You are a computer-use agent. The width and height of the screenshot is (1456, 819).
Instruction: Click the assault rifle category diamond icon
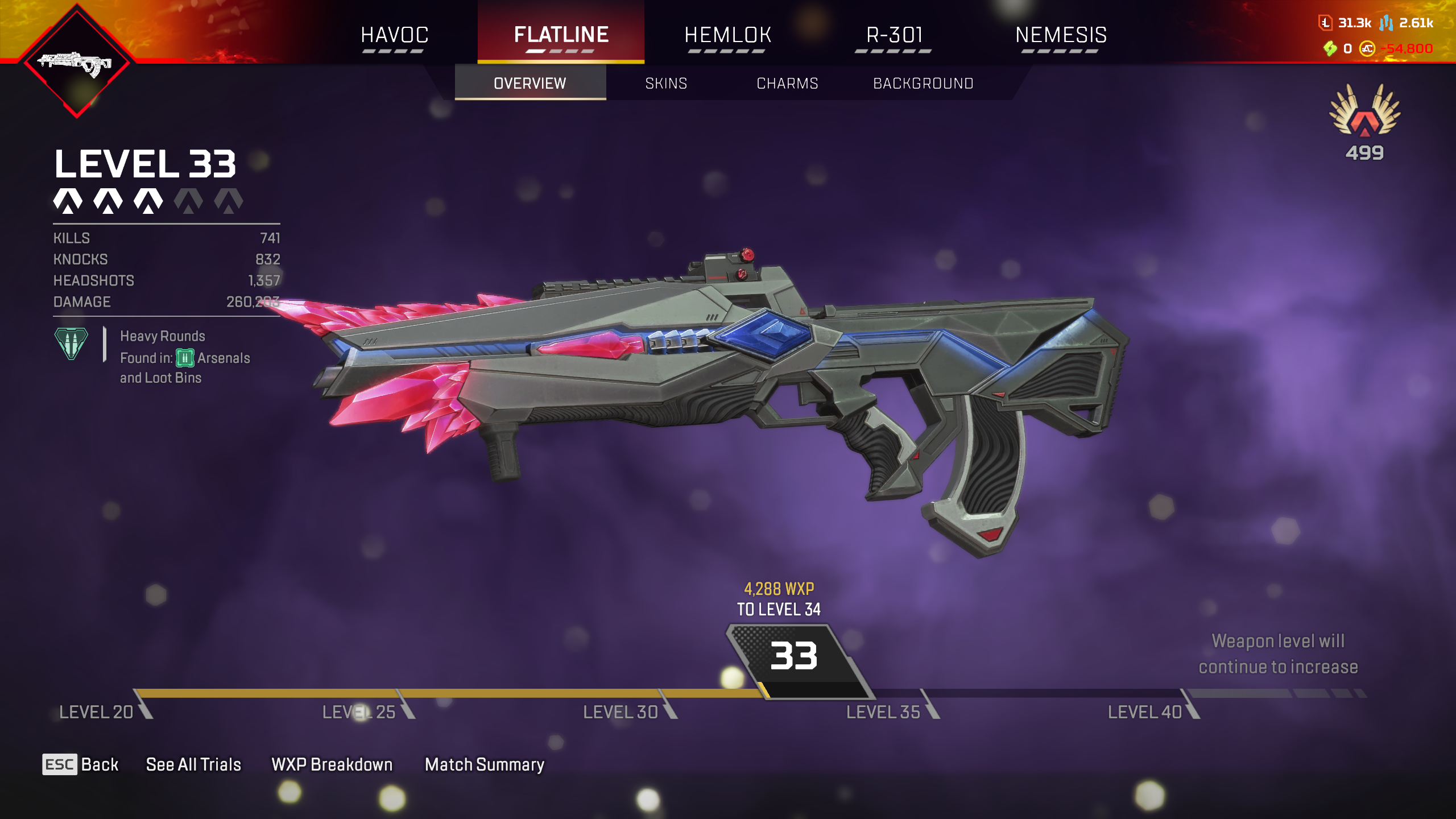[77, 63]
